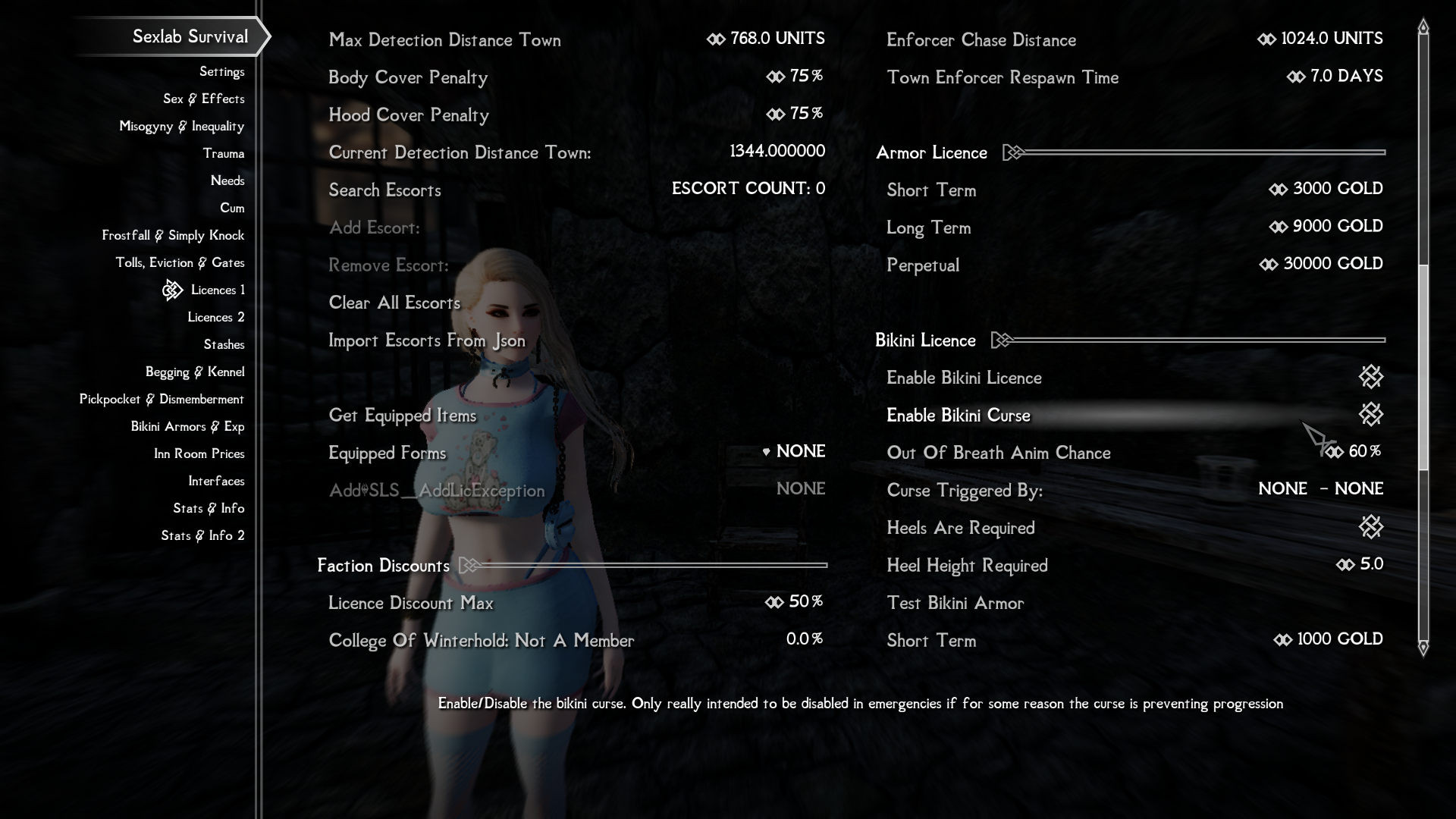Click Clear All Escorts
1456x819 pixels.
click(x=394, y=303)
